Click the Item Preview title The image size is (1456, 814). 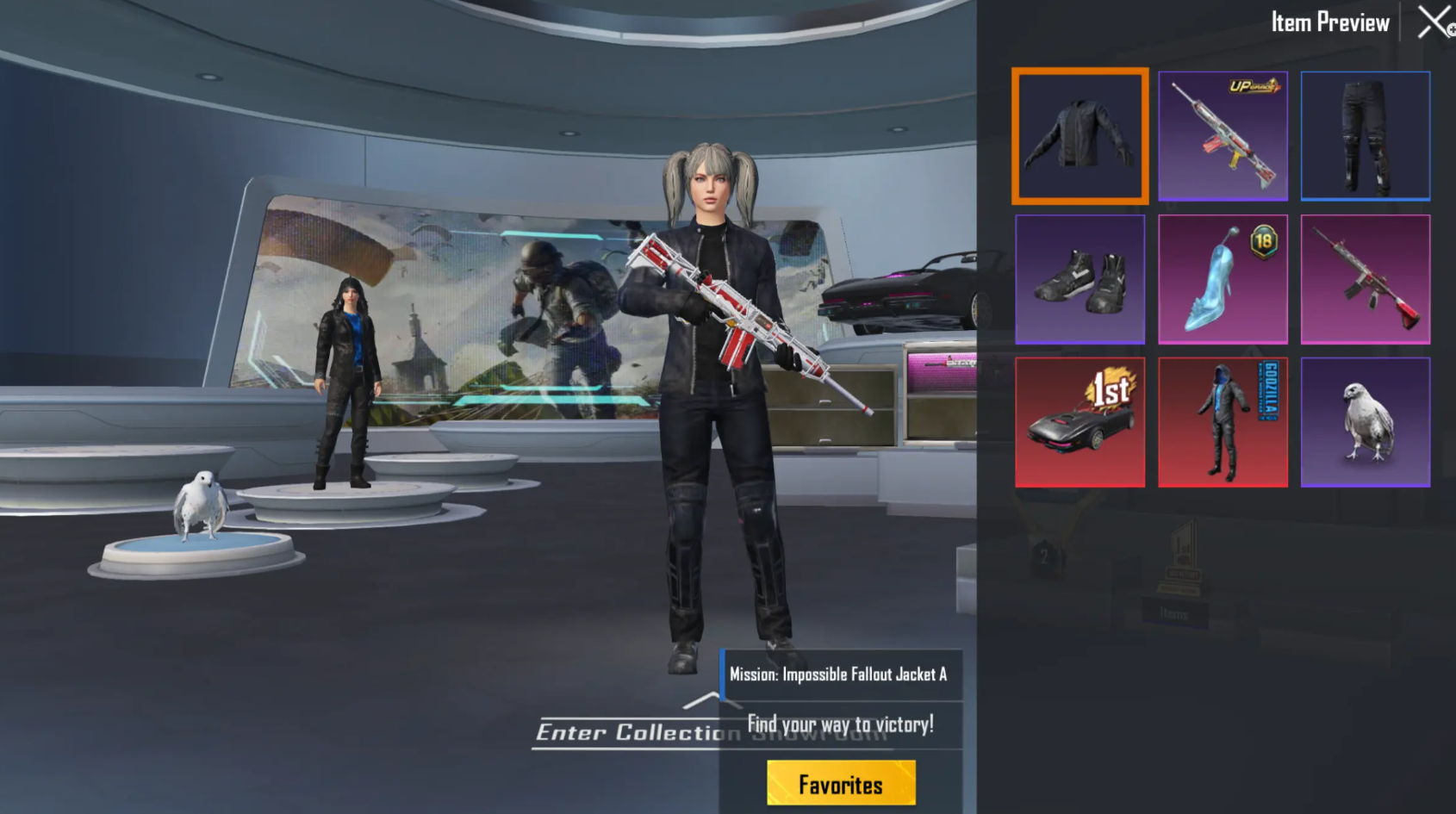(1329, 22)
